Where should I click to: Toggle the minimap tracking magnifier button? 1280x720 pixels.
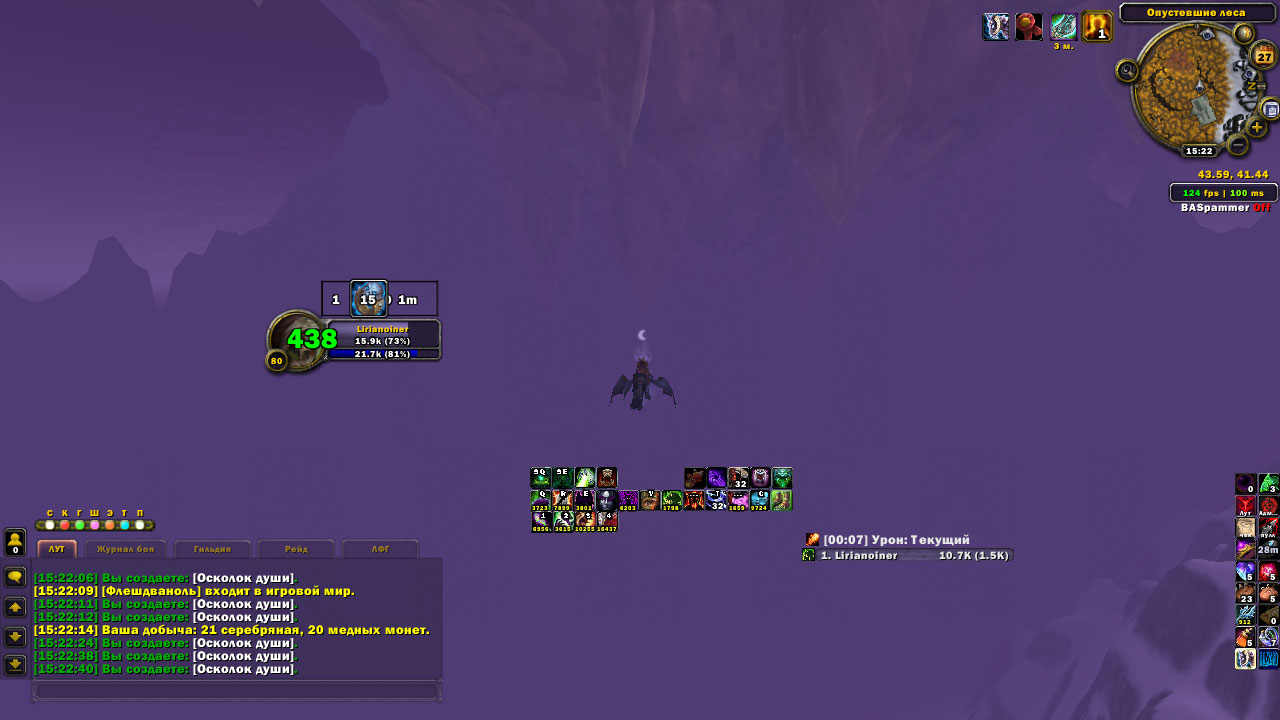coord(1128,71)
